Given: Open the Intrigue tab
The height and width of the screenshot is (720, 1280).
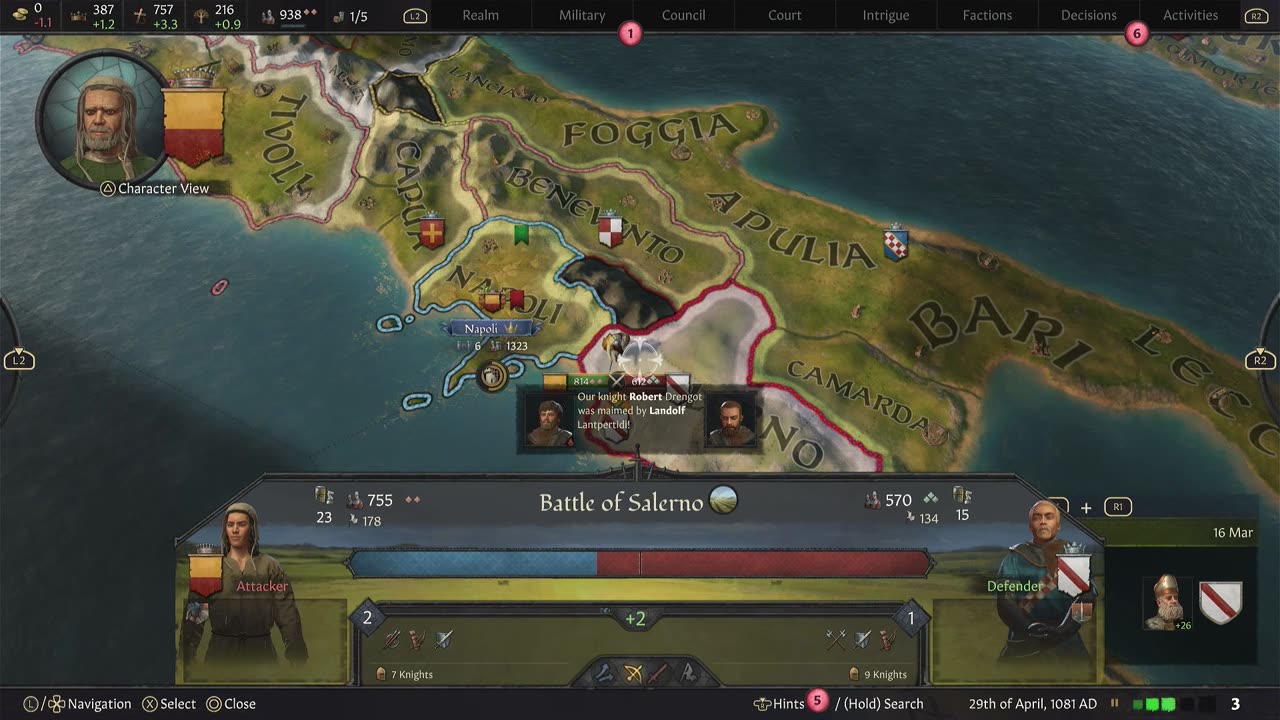Looking at the screenshot, I should [886, 15].
